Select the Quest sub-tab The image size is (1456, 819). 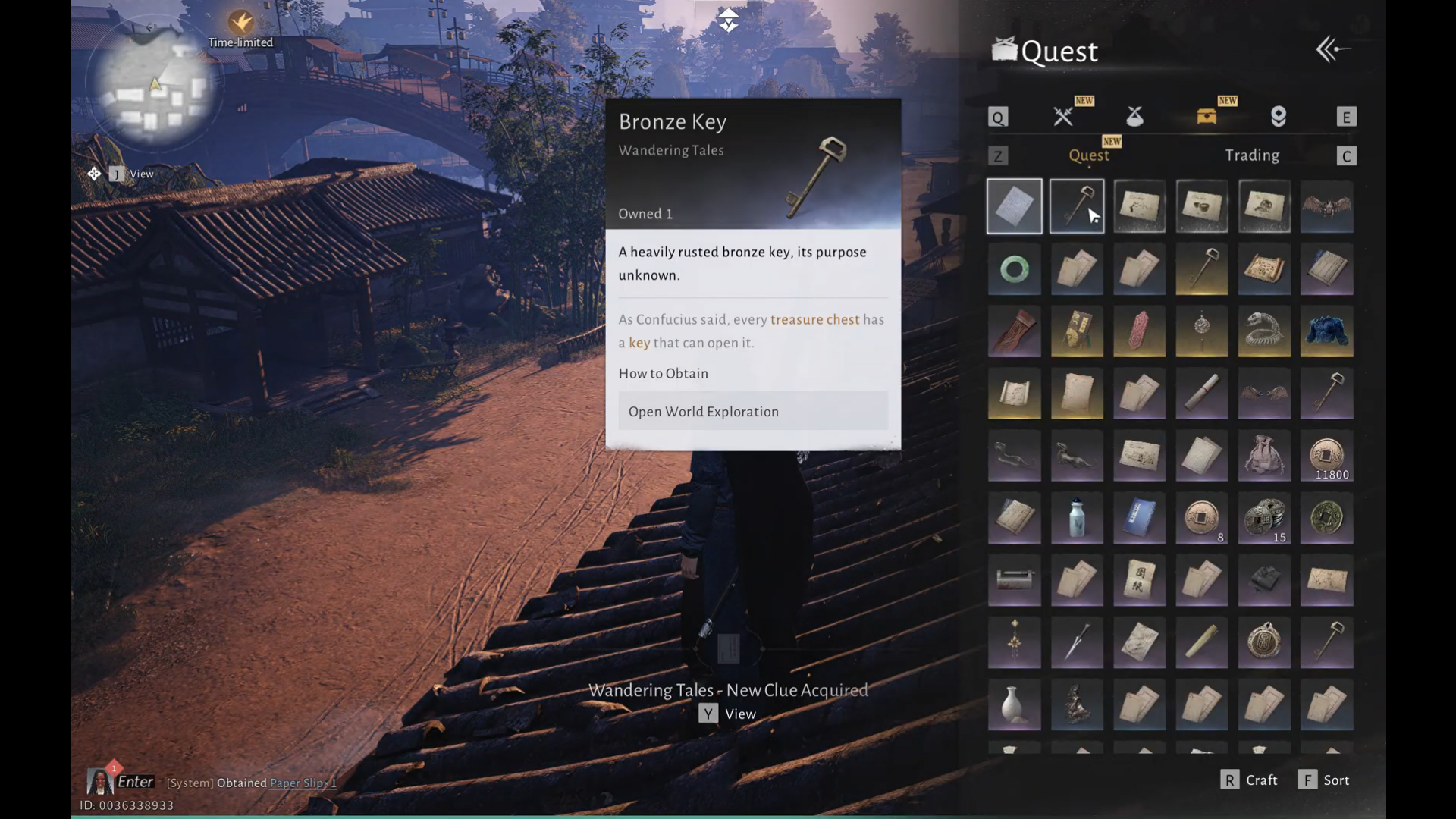pos(1088,155)
